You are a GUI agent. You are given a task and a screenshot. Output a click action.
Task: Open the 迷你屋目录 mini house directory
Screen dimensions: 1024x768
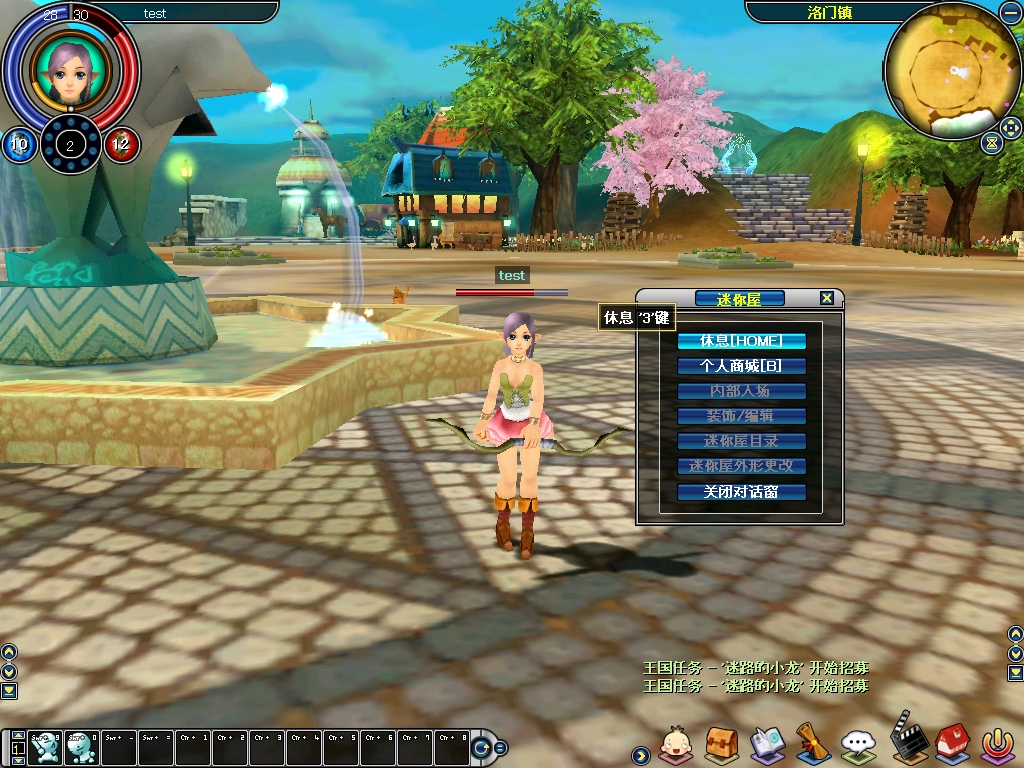pos(741,441)
